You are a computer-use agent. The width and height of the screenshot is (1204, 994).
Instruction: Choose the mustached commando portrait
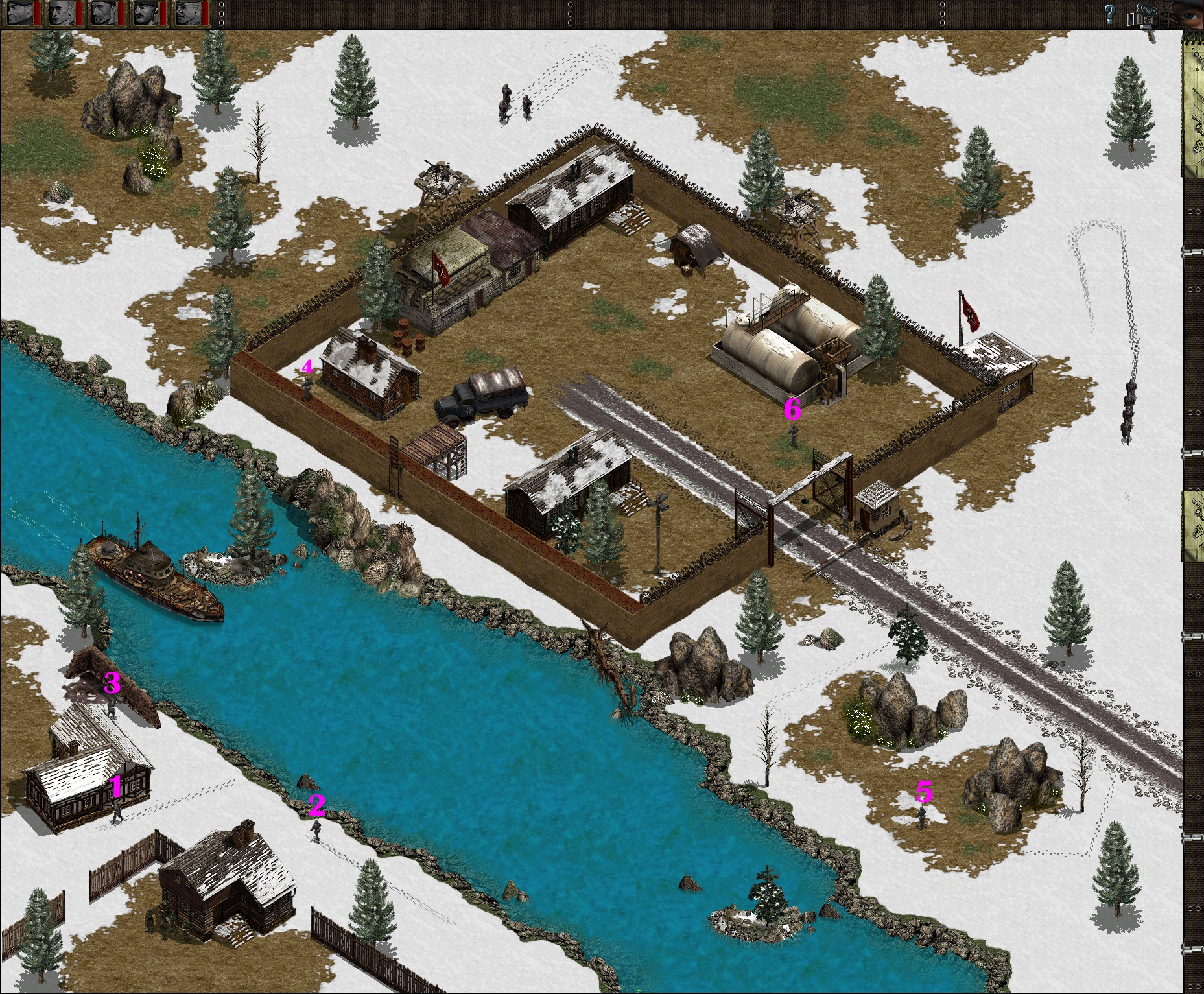tap(145, 13)
